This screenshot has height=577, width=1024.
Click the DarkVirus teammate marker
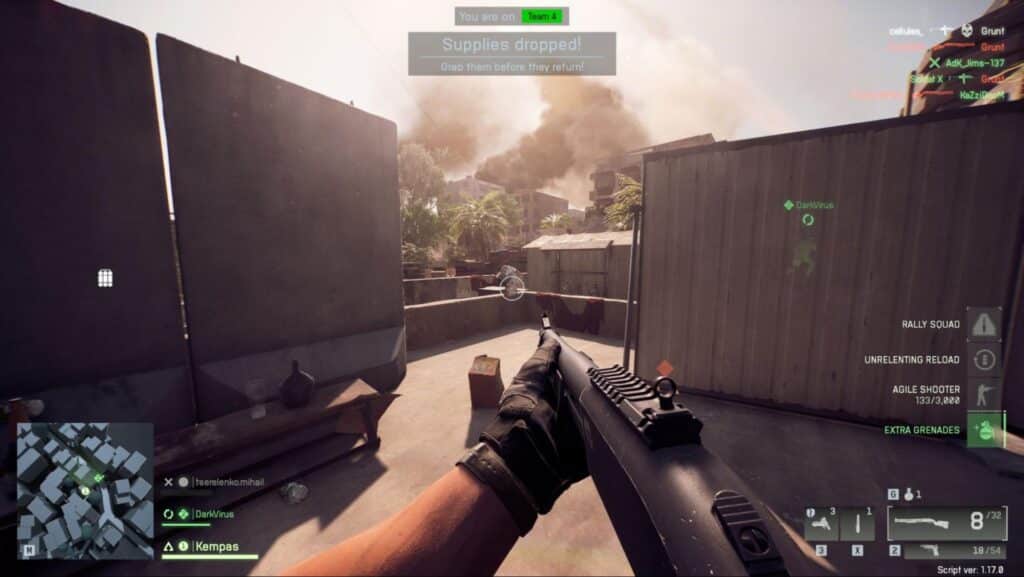click(808, 205)
